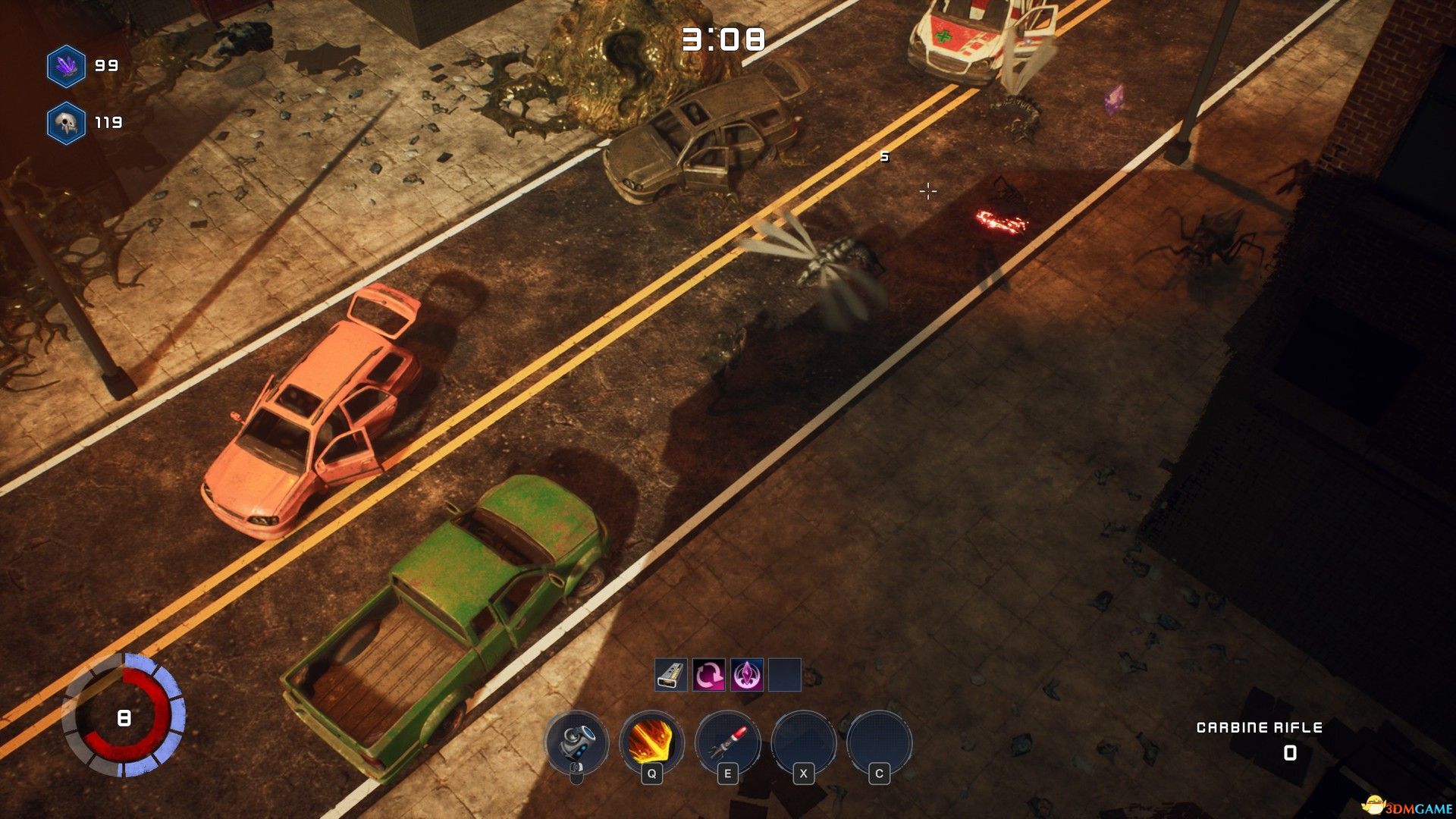This screenshot has width=1456, height=819.
Task: Click the pink circular arrows perk icon
Action: tap(709, 675)
